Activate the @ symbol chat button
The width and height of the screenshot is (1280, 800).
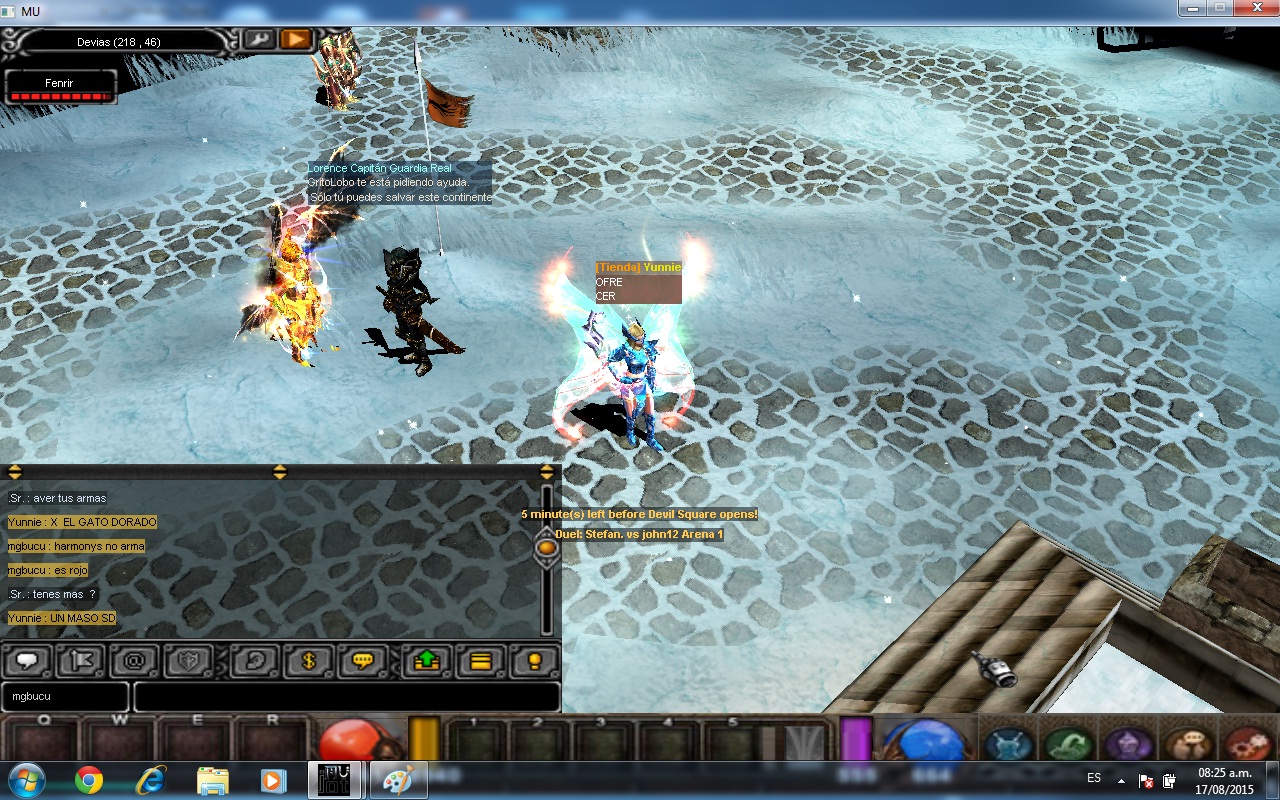[x=136, y=661]
